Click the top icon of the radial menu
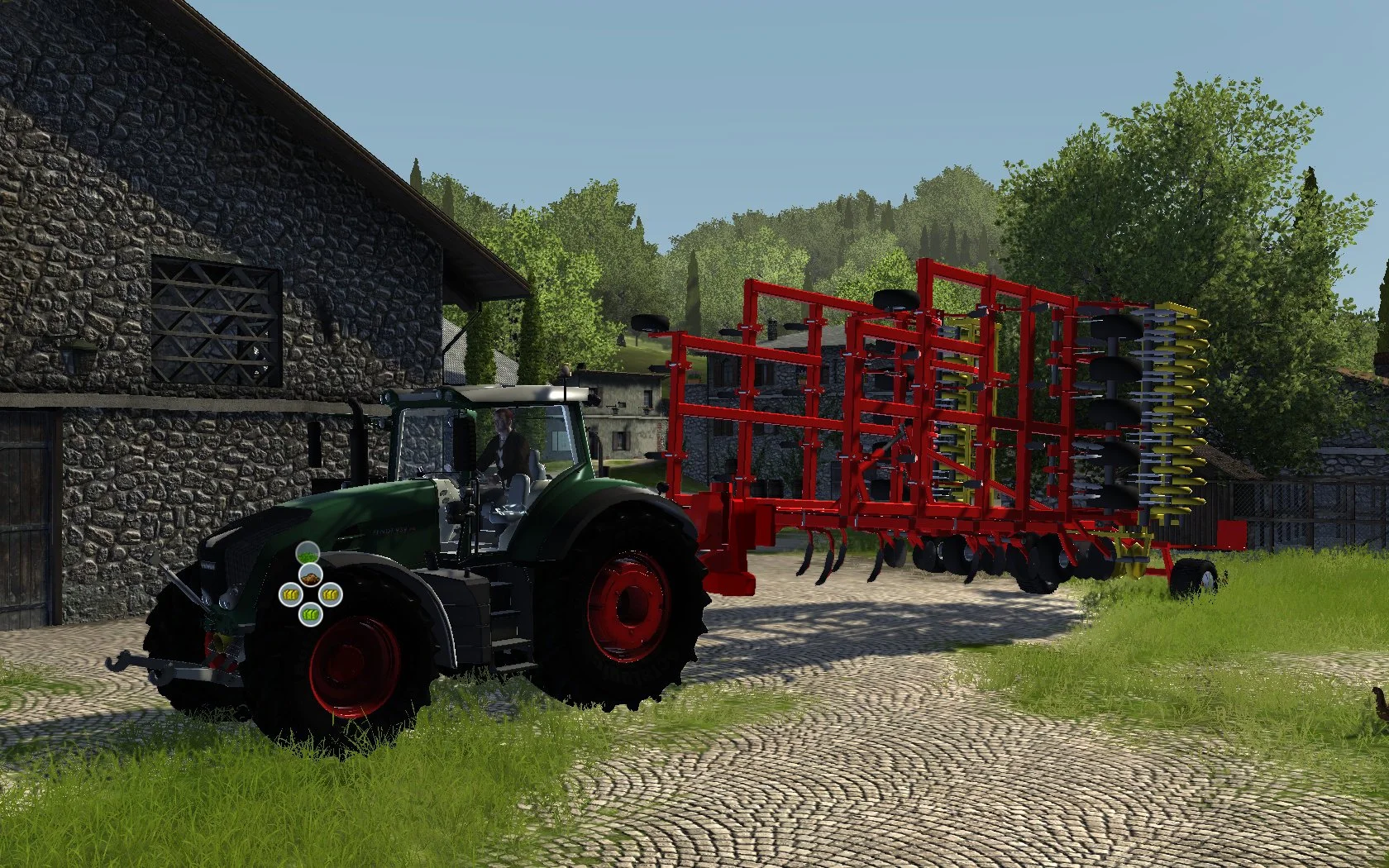 [x=308, y=552]
